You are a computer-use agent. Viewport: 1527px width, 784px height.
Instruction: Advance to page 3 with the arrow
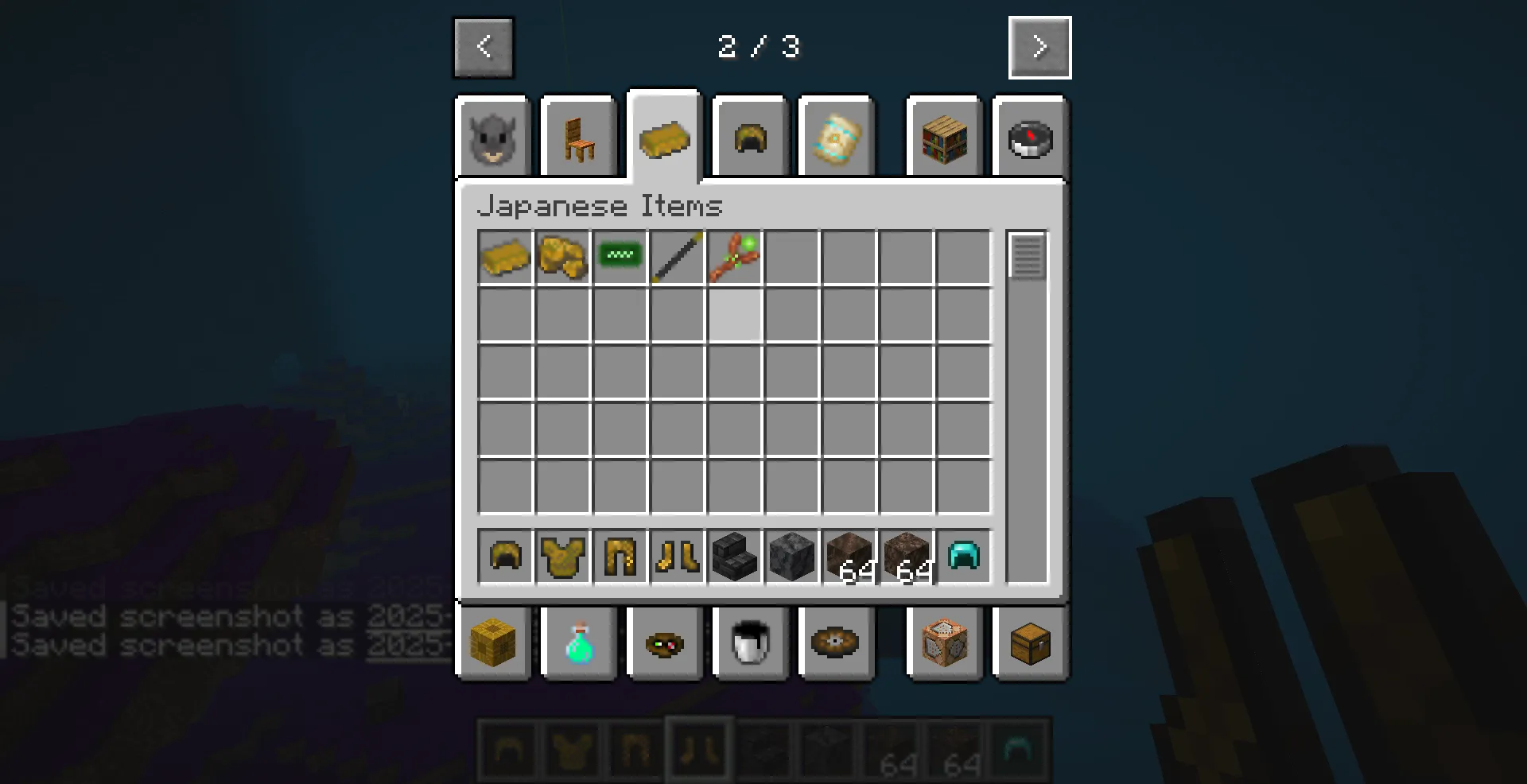click(1039, 47)
